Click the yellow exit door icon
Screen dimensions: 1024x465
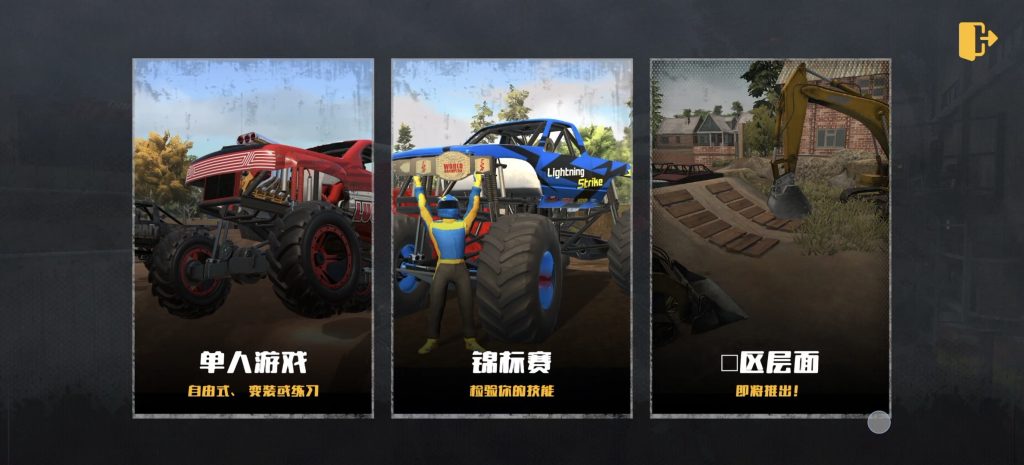point(977,40)
